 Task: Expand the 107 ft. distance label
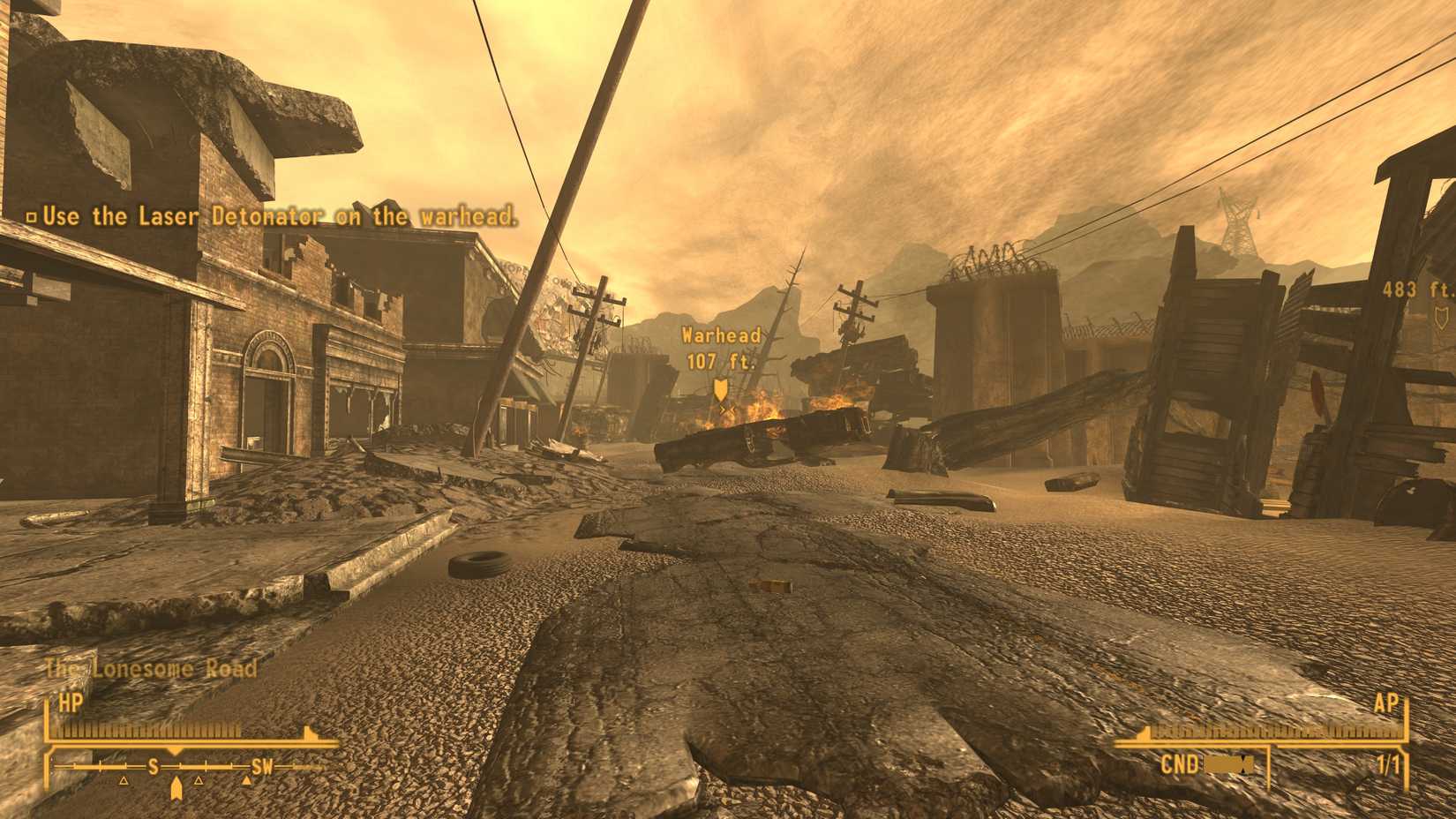tap(721, 360)
